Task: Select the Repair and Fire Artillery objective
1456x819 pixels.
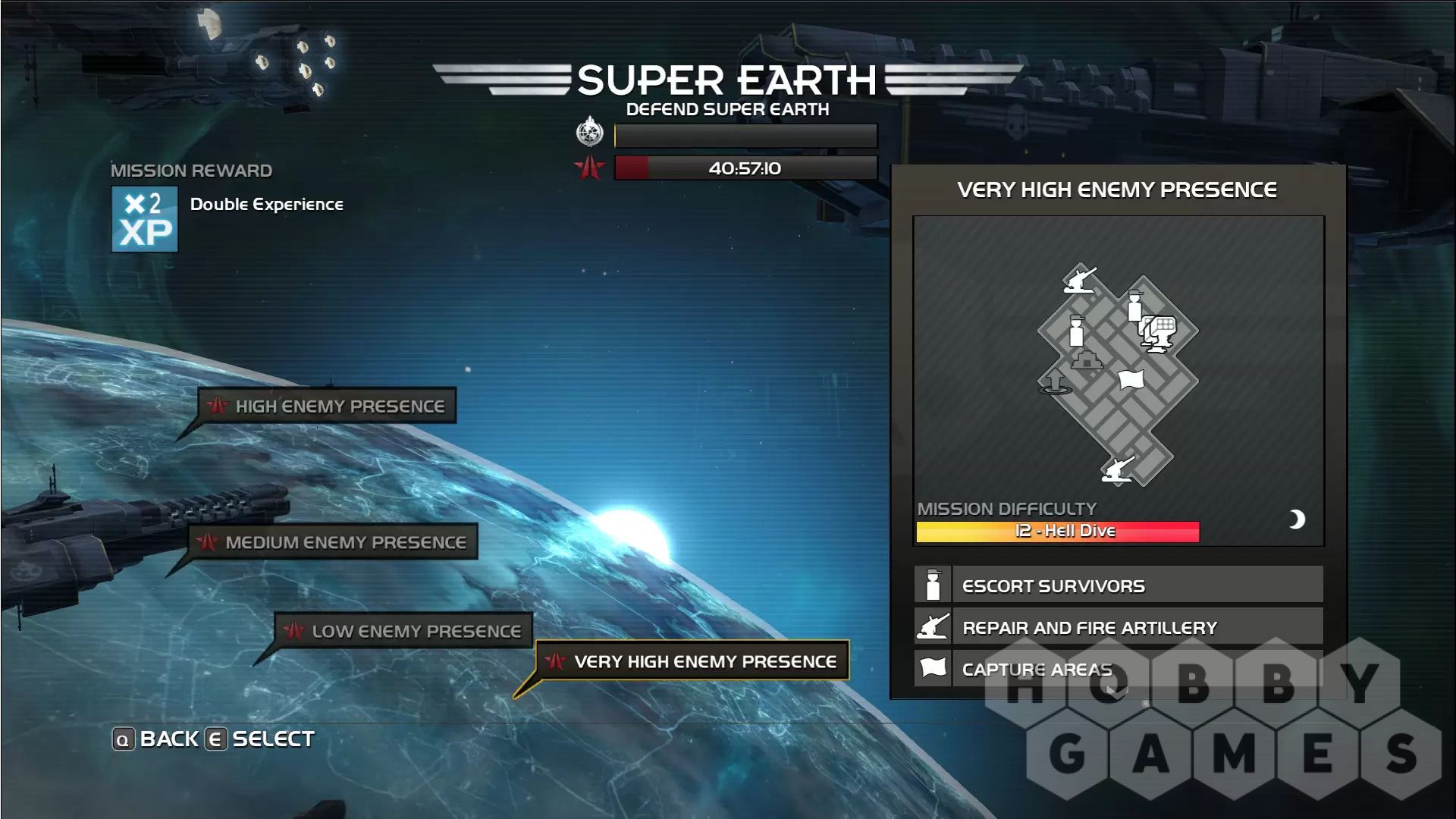Action: [1119, 627]
